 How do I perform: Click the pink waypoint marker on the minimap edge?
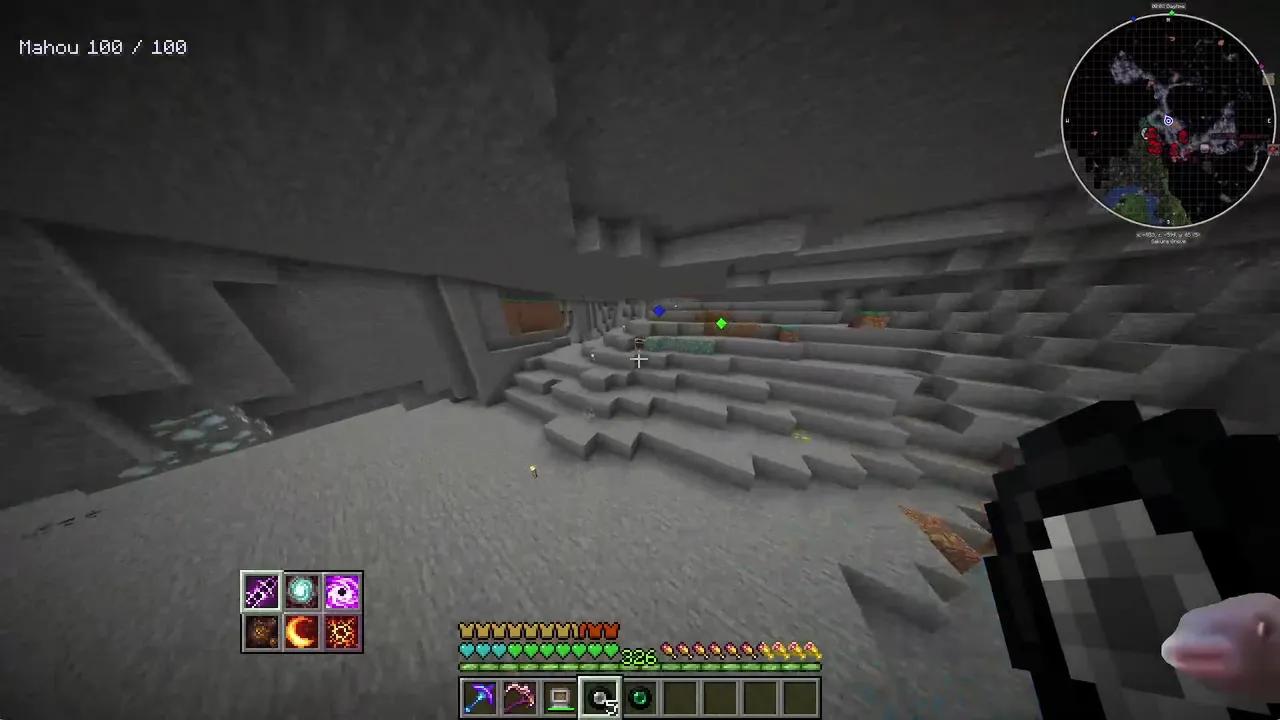pos(1260,65)
